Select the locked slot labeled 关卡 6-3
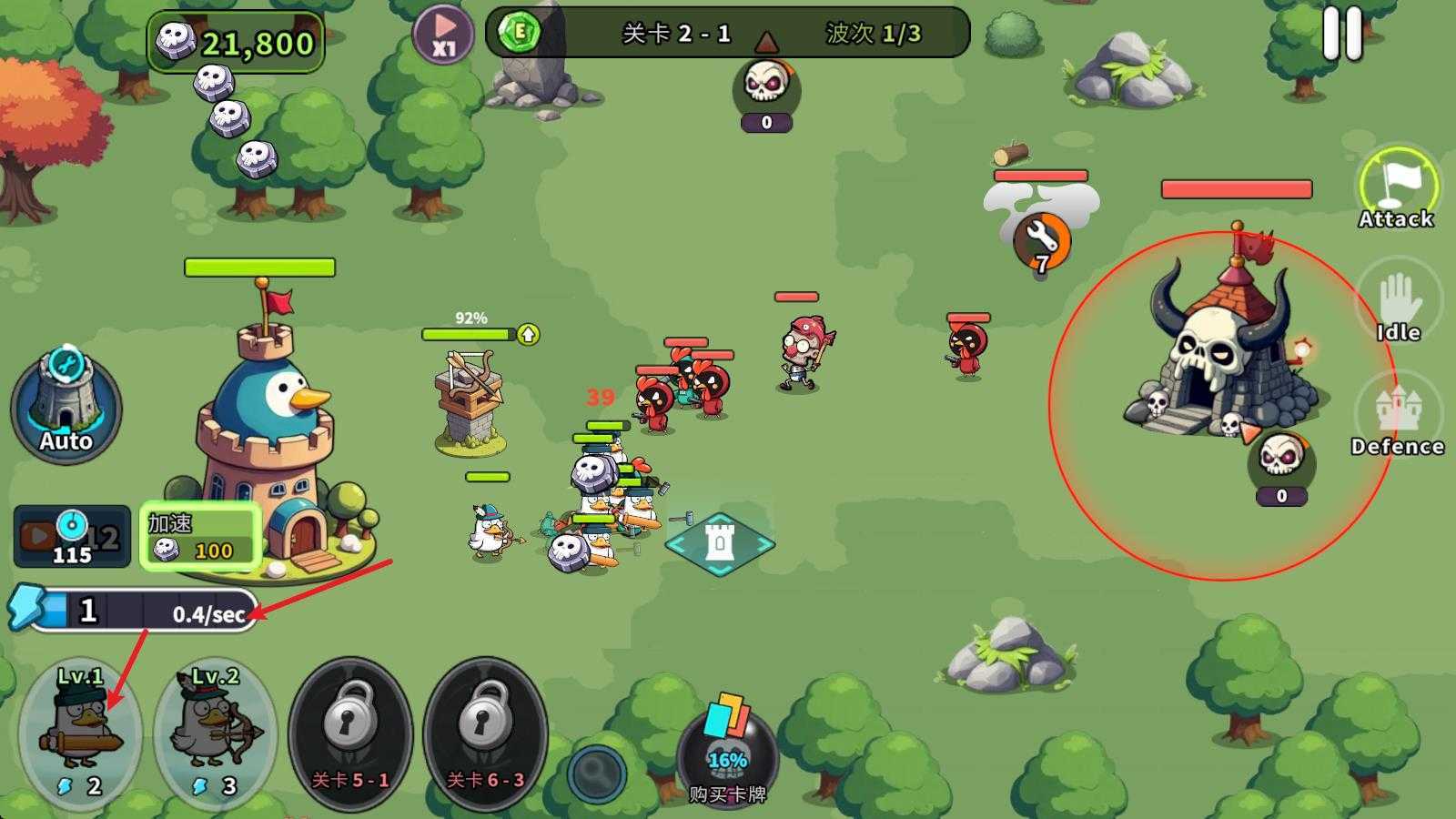 point(485,733)
